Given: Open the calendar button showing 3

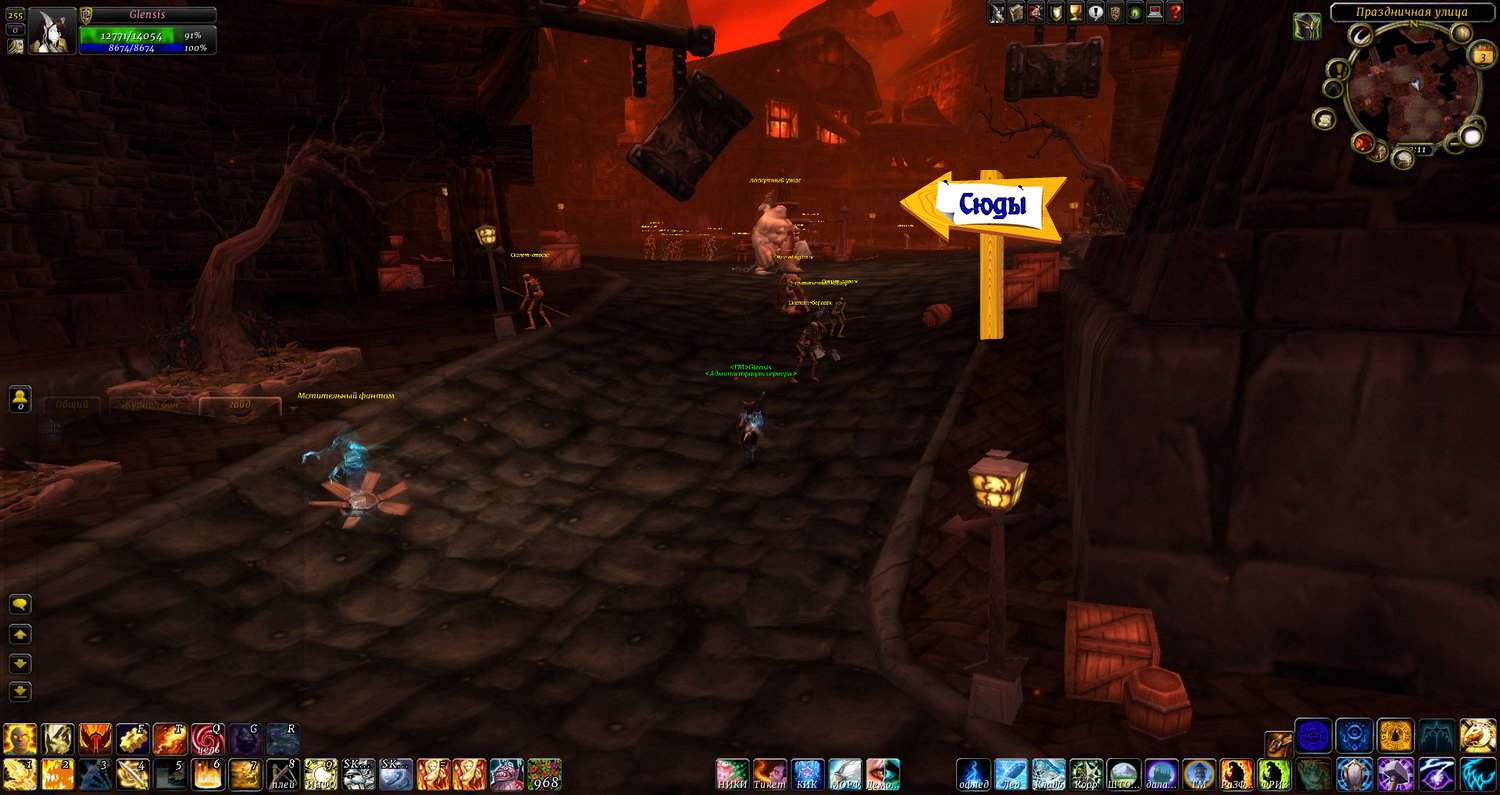Looking at the screenshot, I should pyautogui.click(x=1481, y=56).
